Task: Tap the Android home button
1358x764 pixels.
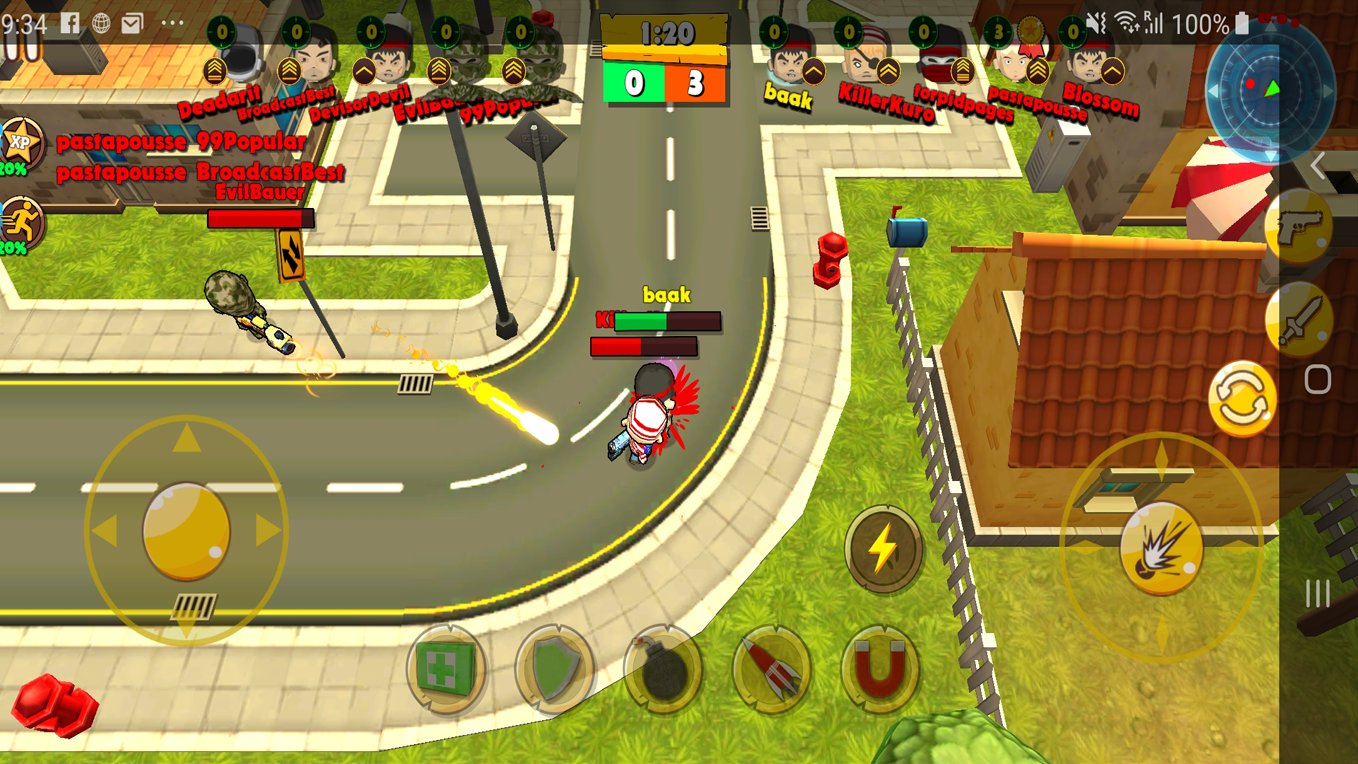Action: pos(1318,379)
